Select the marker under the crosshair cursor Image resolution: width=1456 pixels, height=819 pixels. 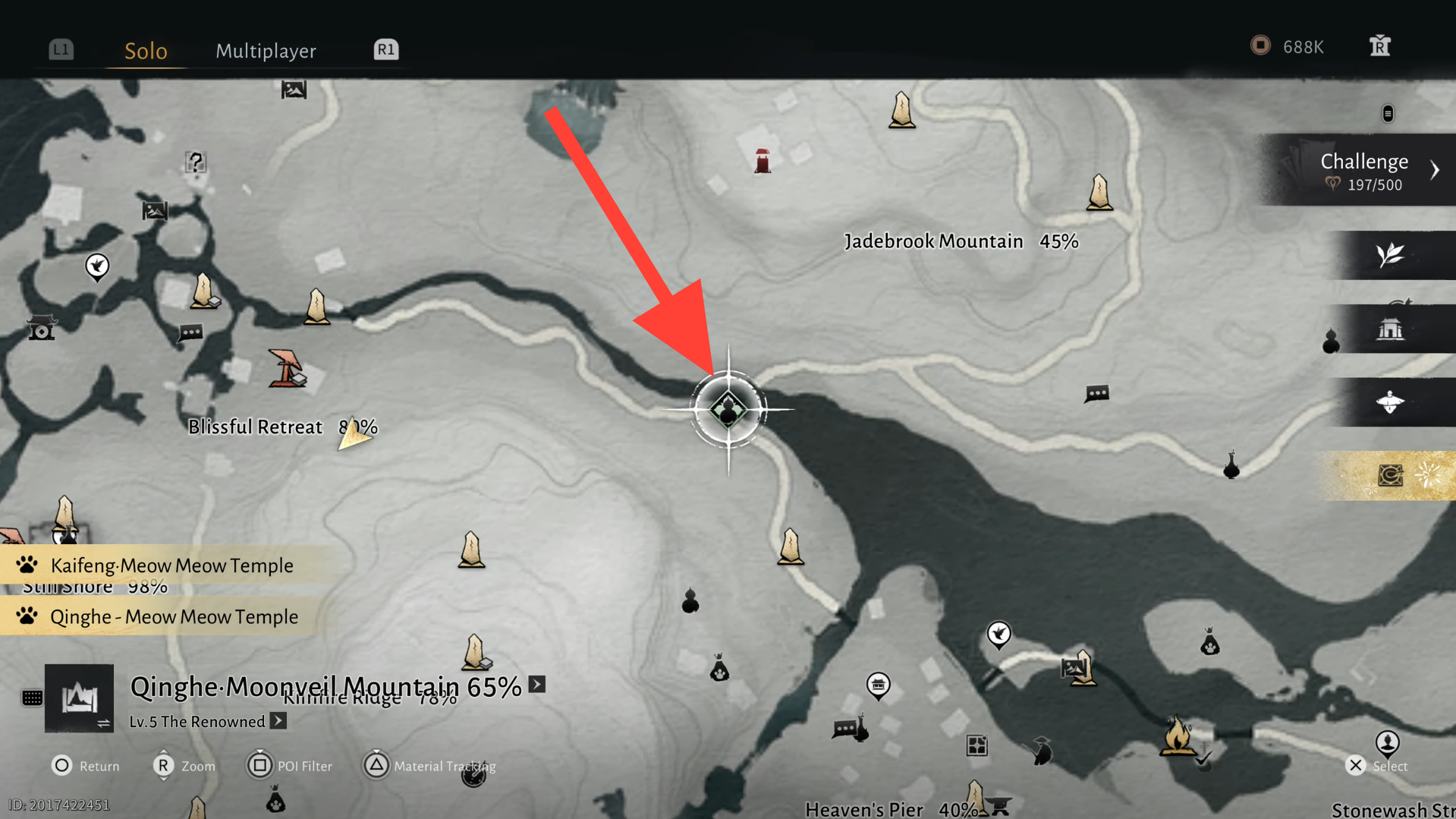(728, 410)
